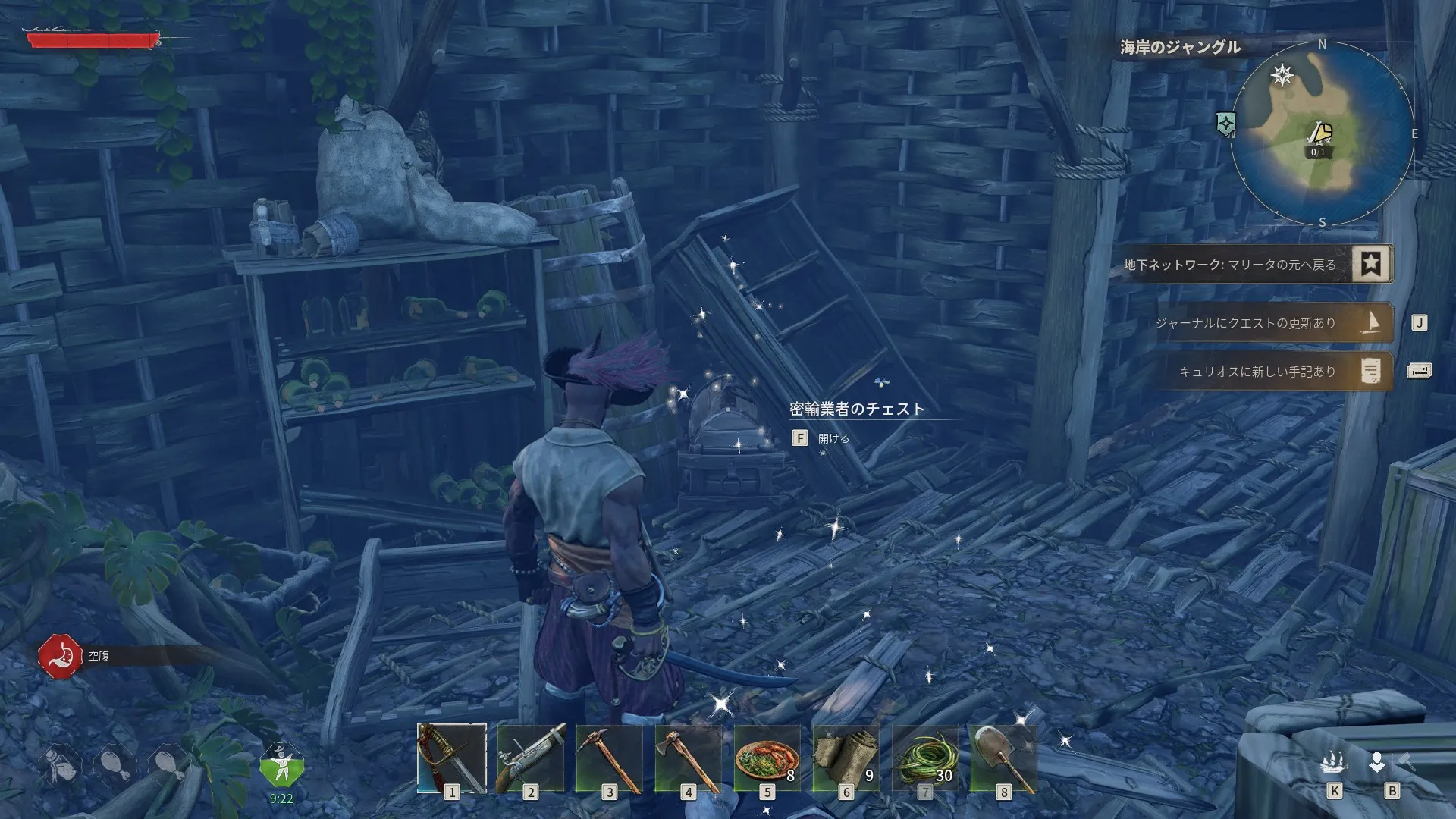Select the wooden axe in the hotbar
The width and height of the screenshot is (1456, 819).
click(x=689, y=758)
